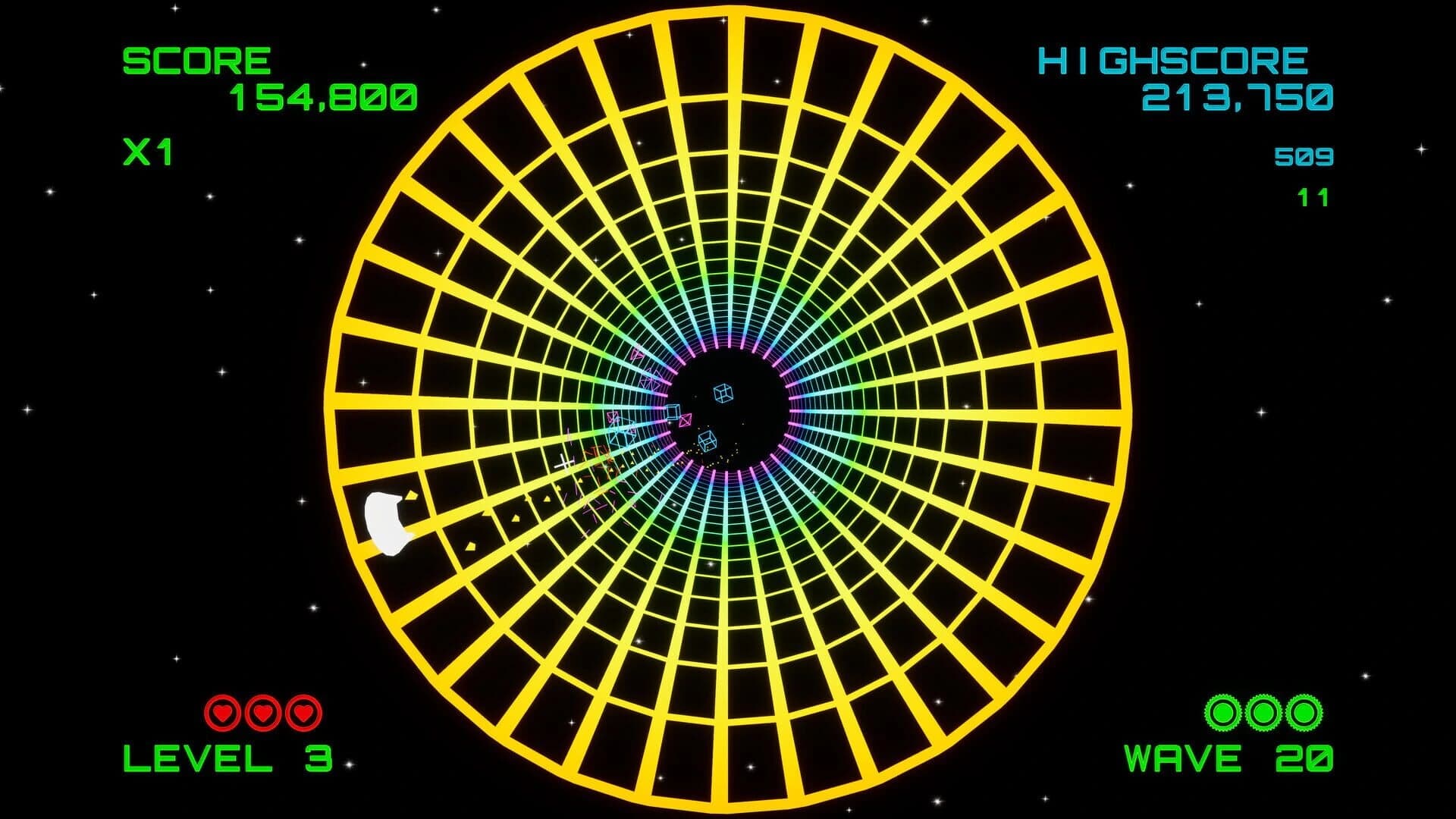Click the white player ship on the web

click(x=387, y=523)
